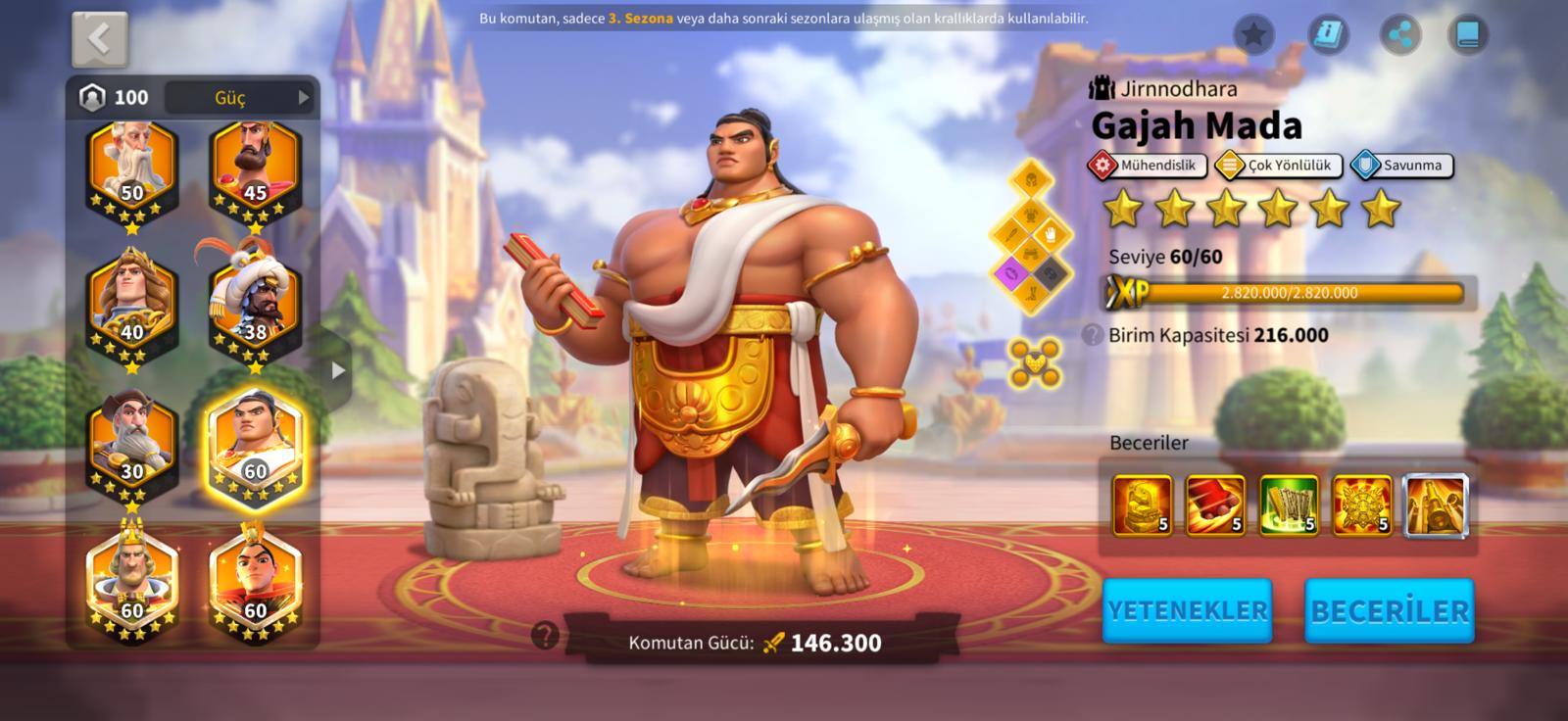Click the star favorite icon
1568x721 pixels.
pos(1253,35)
